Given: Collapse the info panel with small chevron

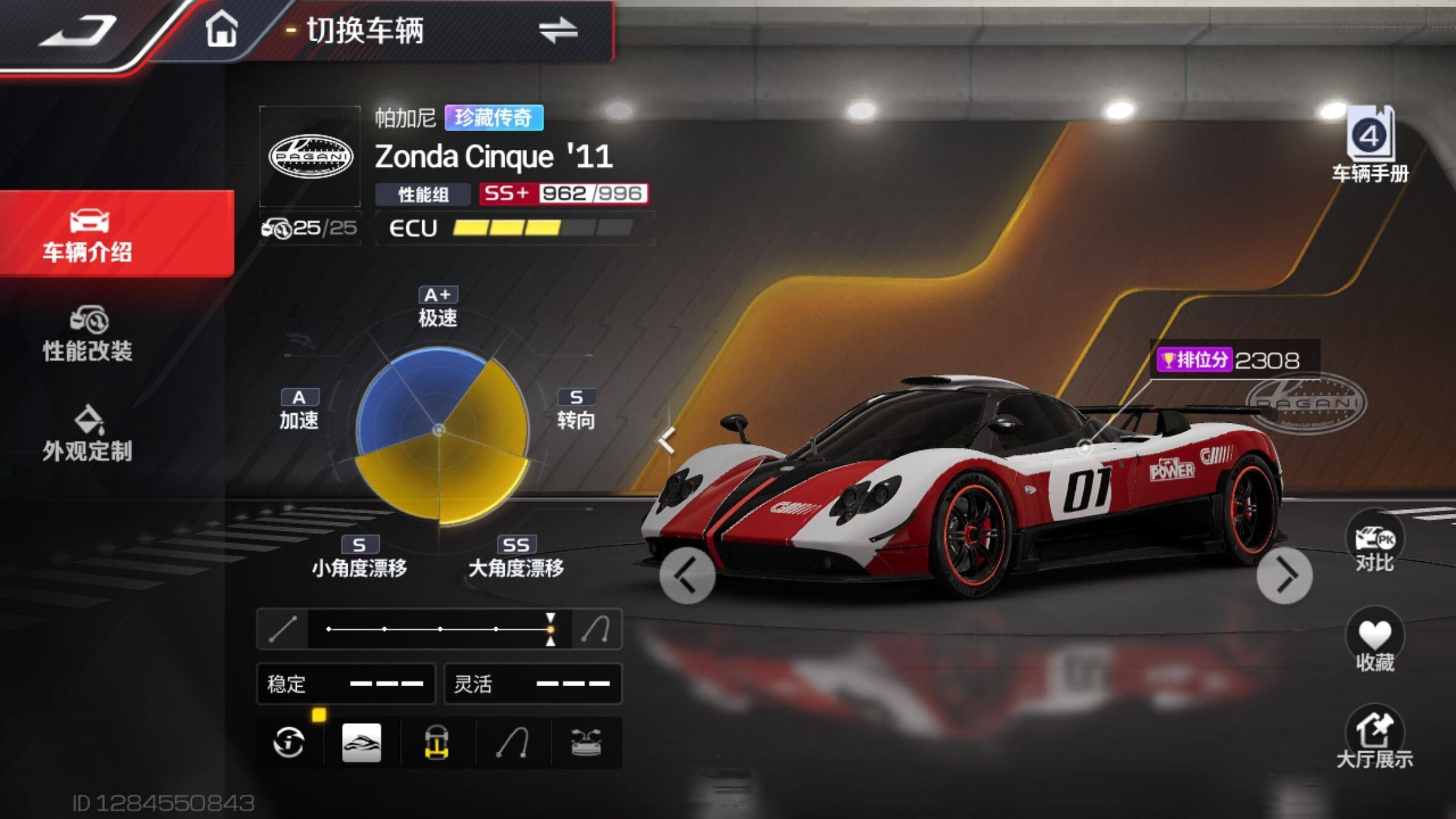Looking at the screenshot, I should pyautogui.click(x=667, y=440).
